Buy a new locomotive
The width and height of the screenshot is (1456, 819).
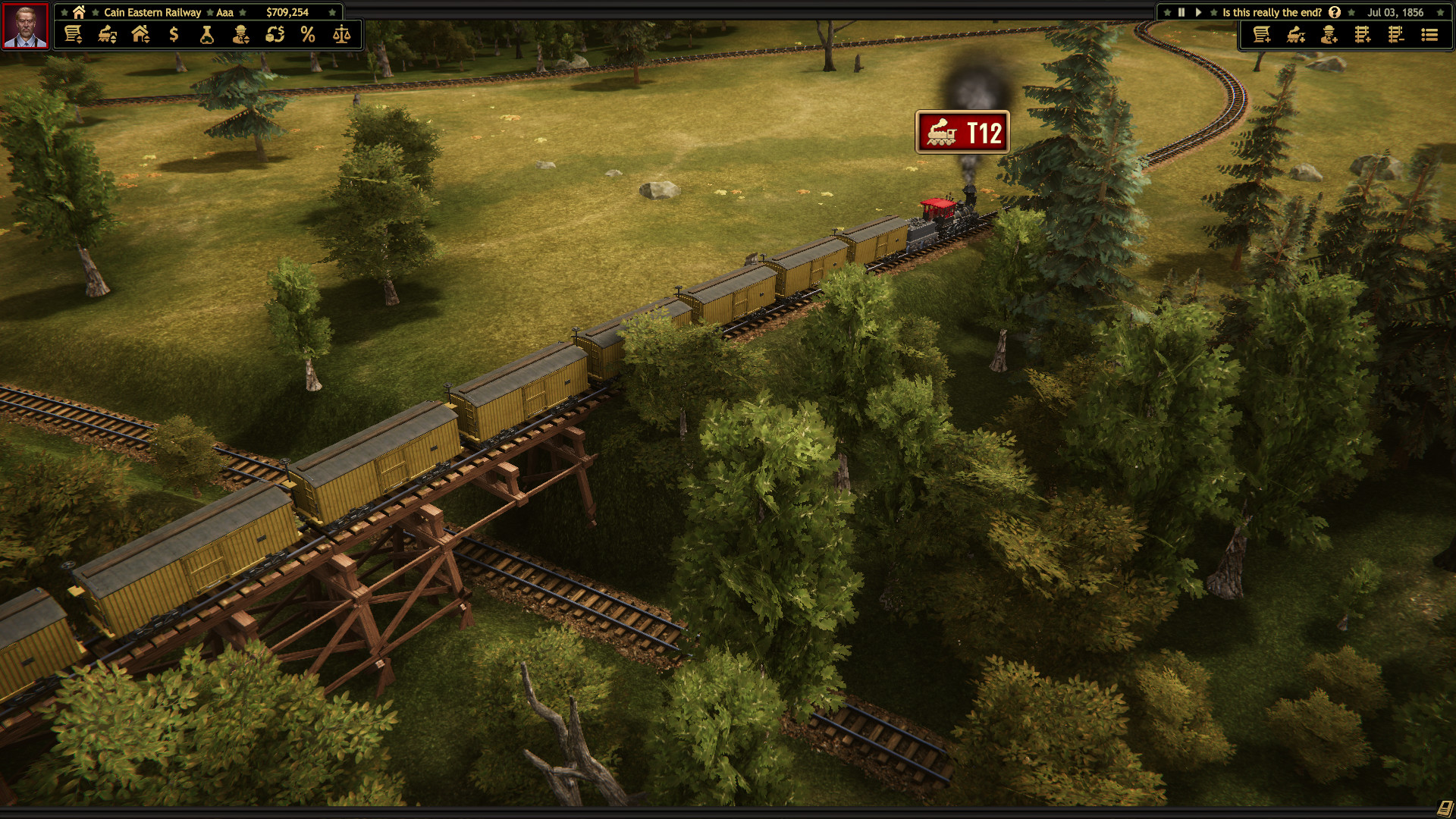tap(1295, 34)
